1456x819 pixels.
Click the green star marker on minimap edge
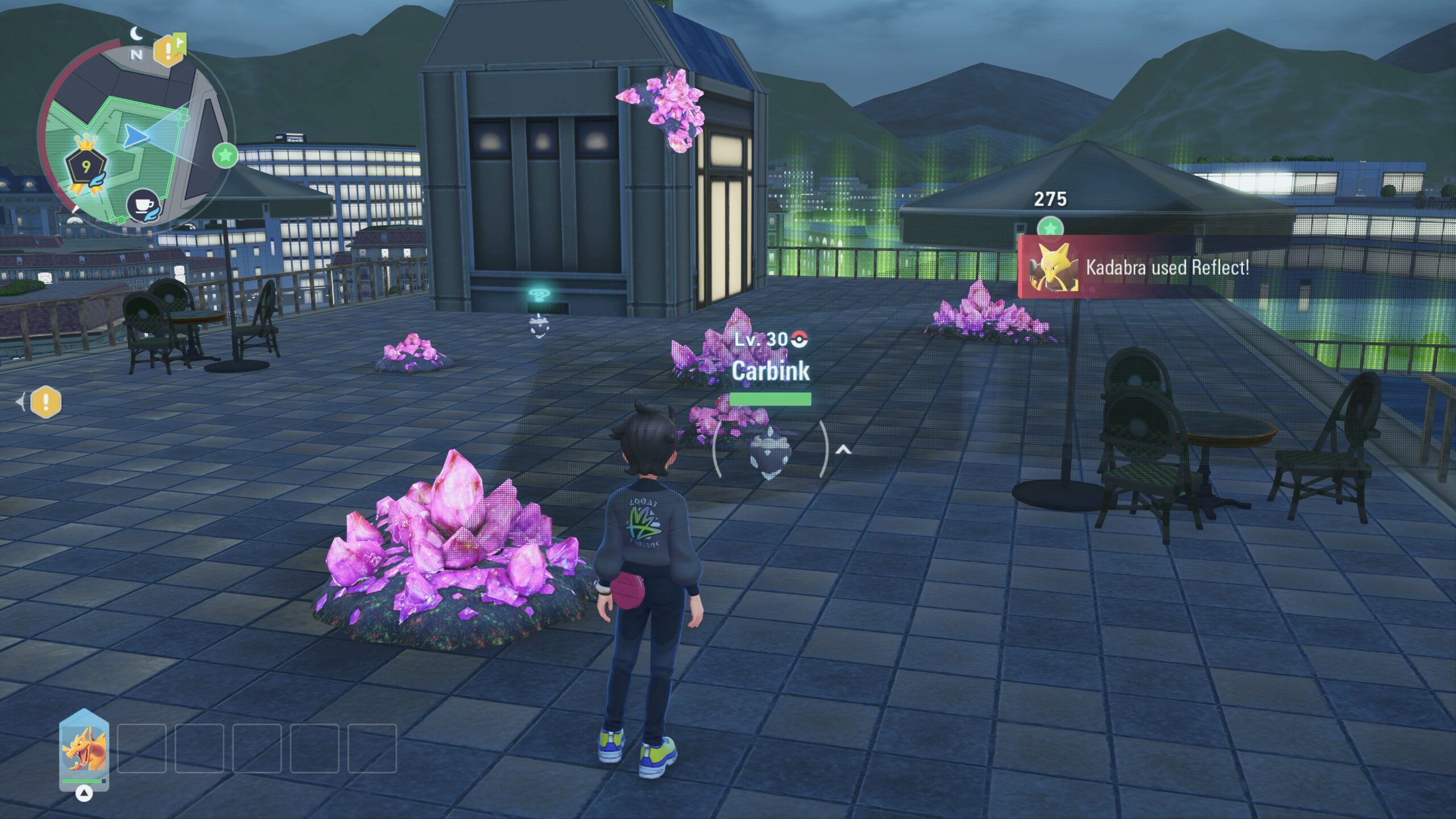coord(225,155)
